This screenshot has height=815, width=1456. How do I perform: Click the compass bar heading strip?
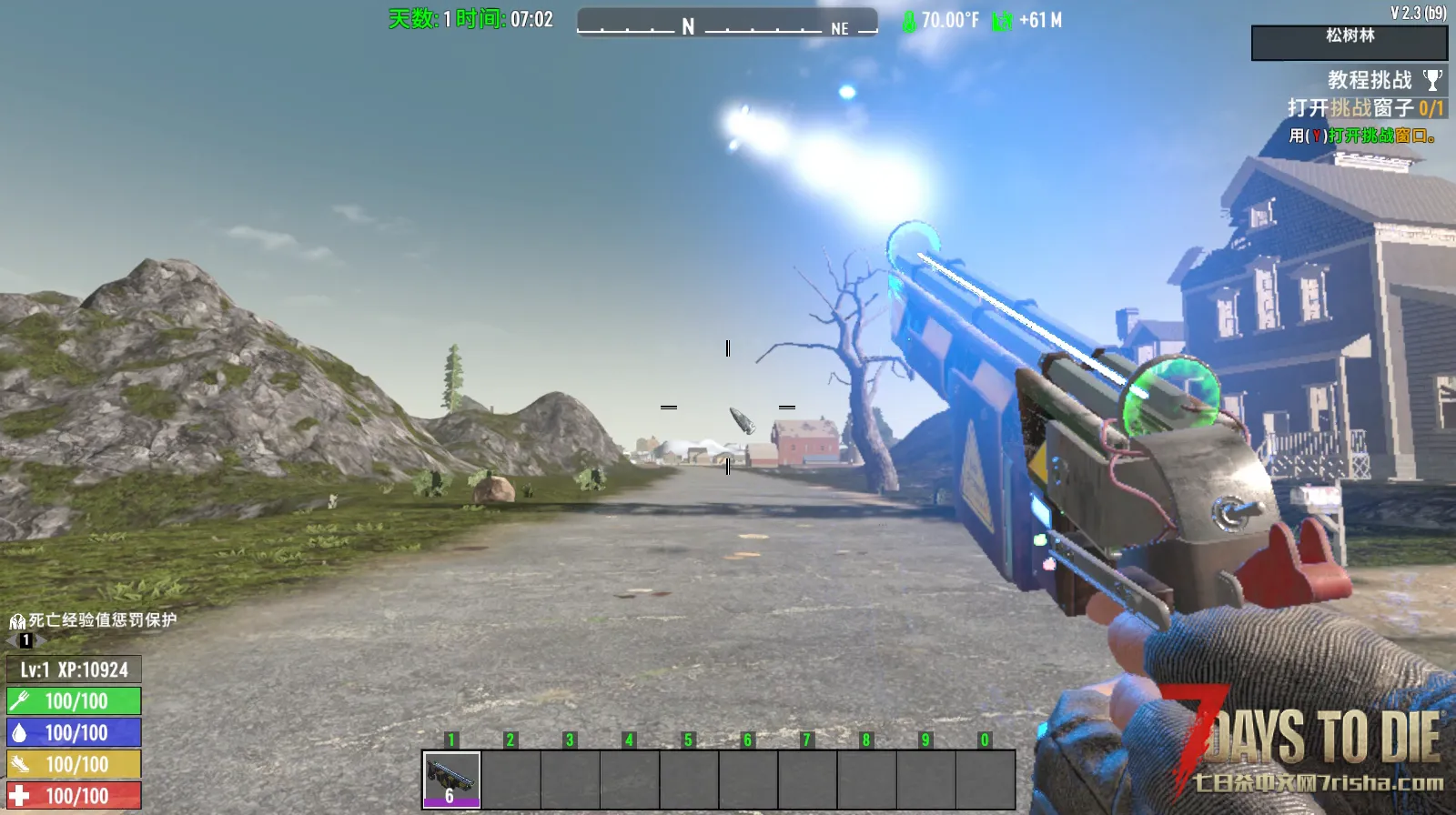coord(727,22)
